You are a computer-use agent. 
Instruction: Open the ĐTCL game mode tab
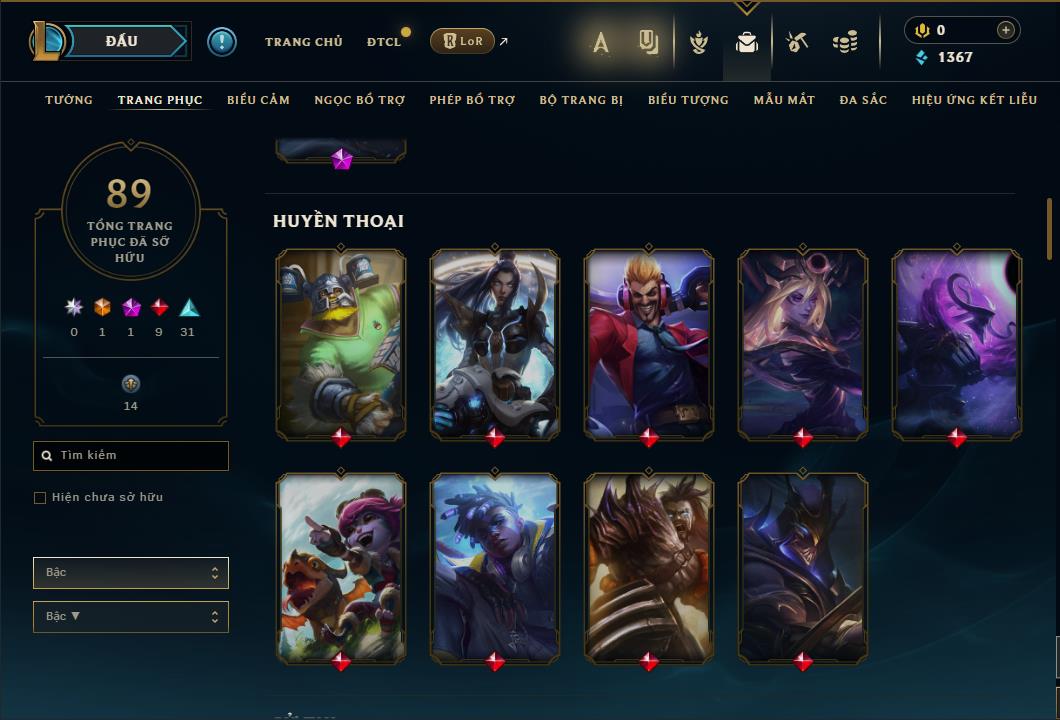click(384, 42)
